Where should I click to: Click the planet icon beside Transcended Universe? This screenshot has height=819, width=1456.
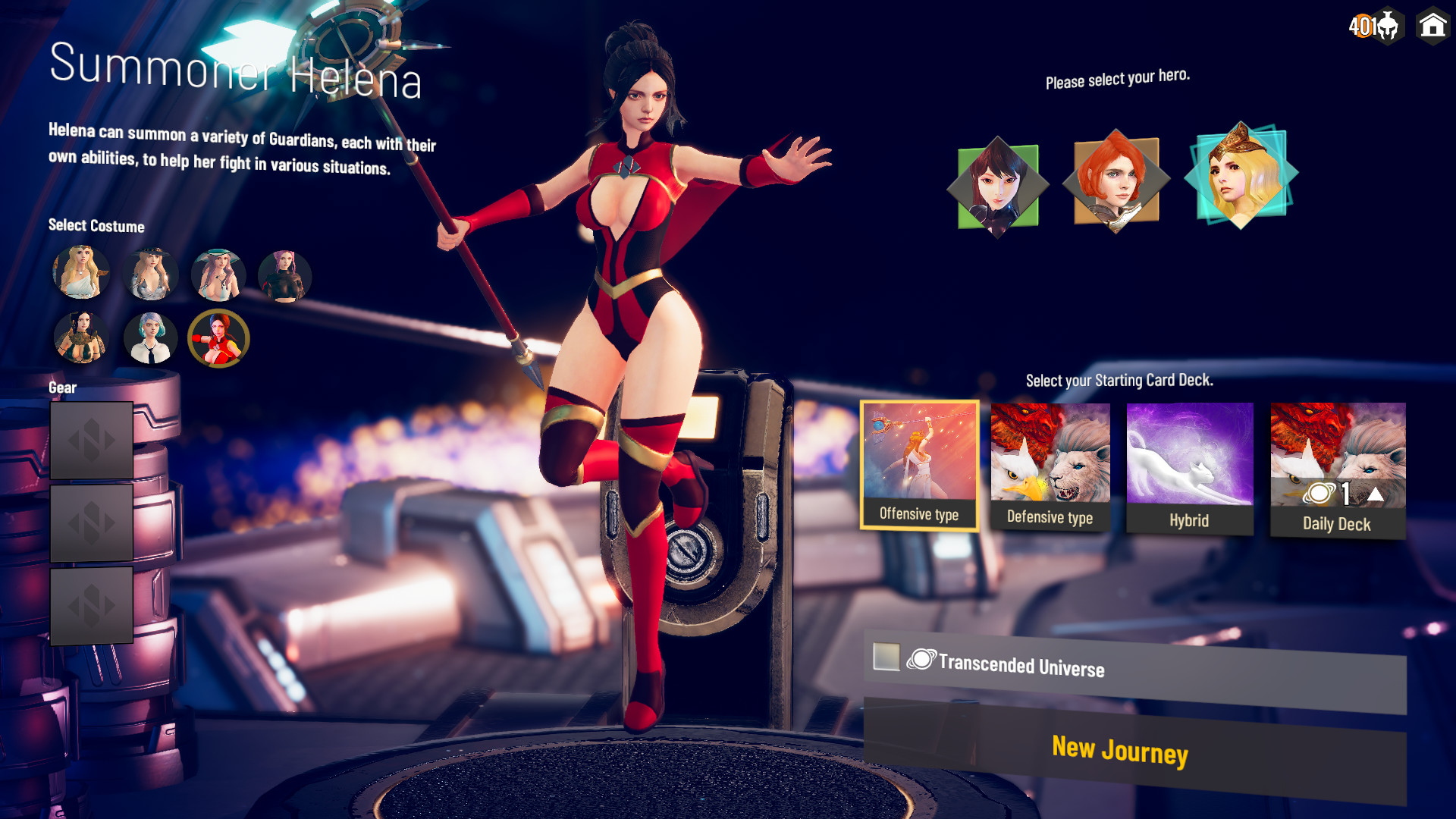(x=920, y=659)
